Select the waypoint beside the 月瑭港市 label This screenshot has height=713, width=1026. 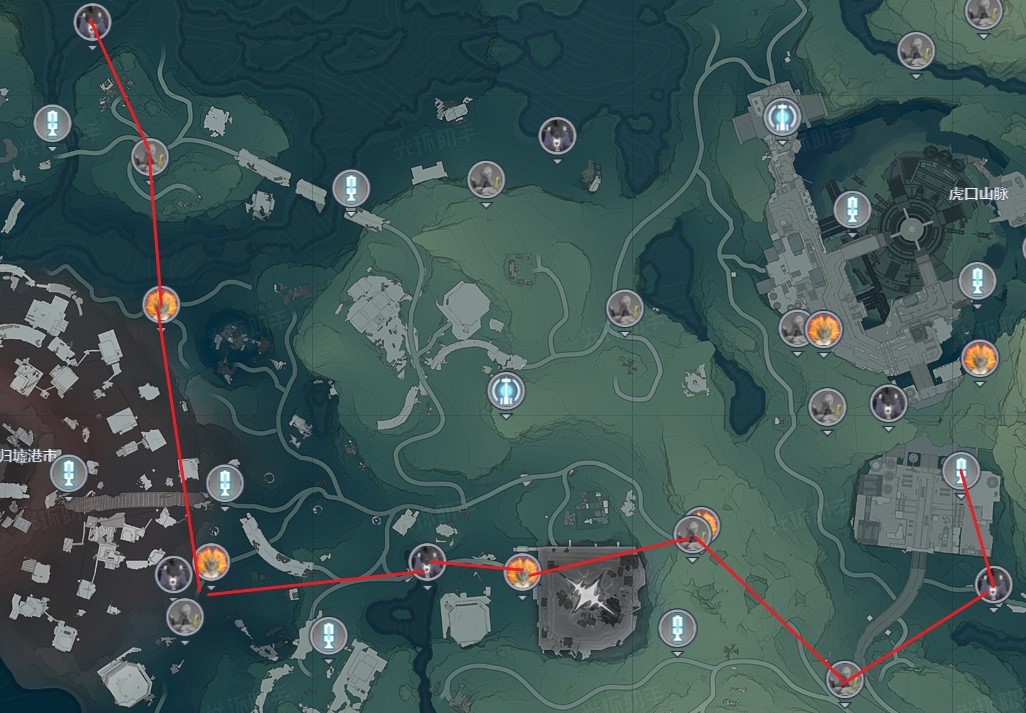pos(69,473)
